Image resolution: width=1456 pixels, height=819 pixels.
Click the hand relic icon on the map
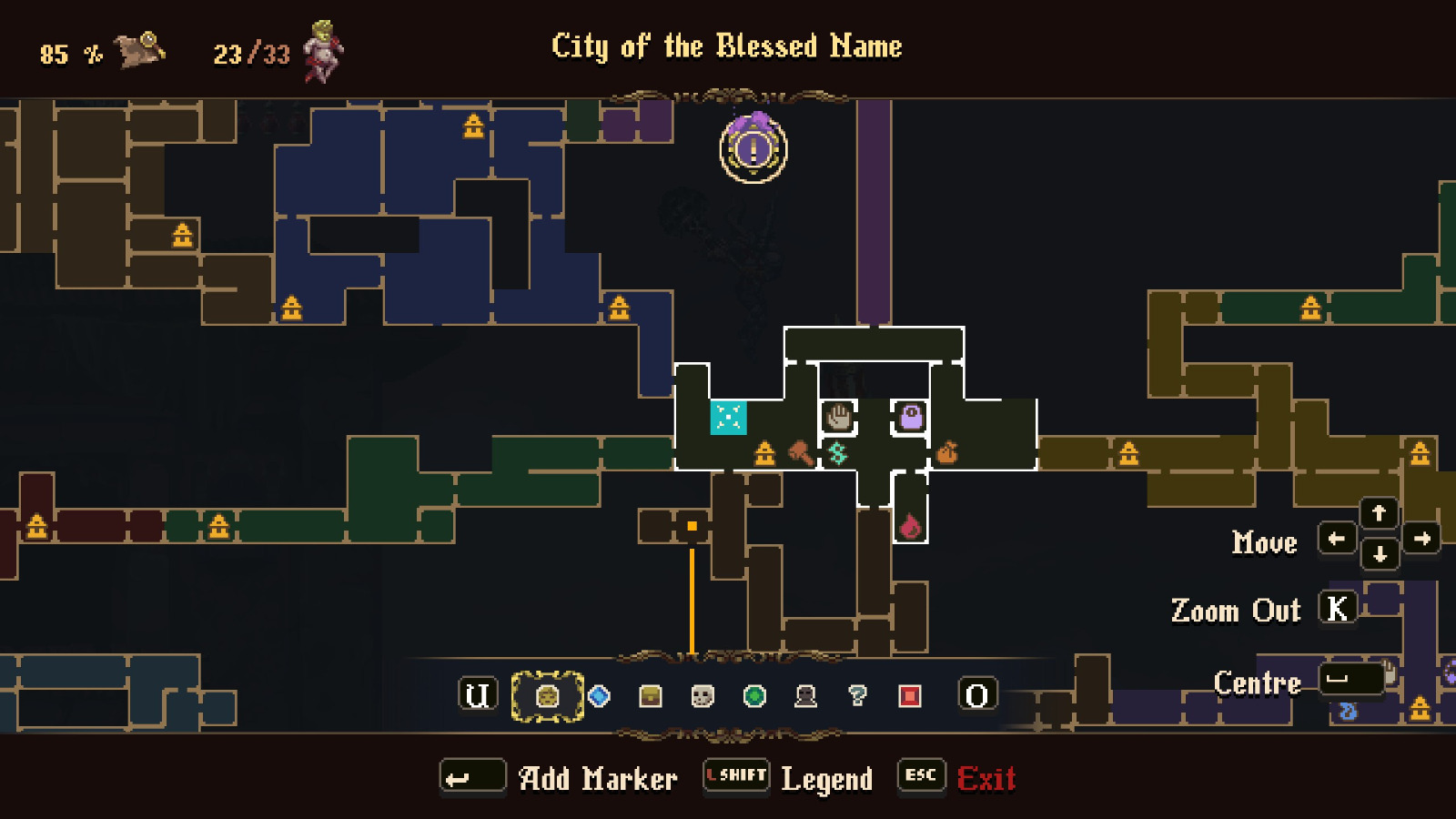coord(839,417)
